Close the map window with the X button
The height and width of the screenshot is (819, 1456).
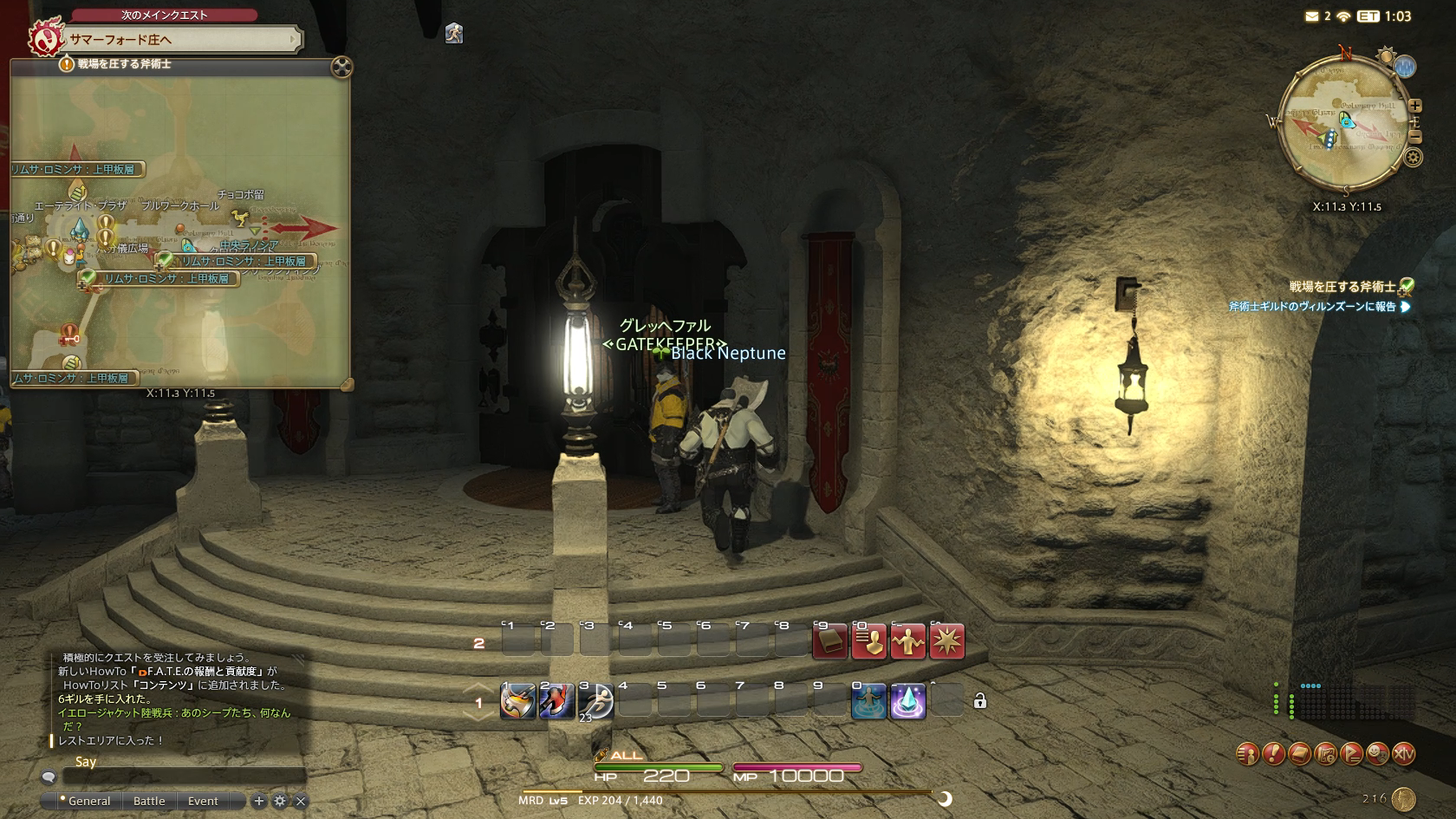tap(342, 67)
